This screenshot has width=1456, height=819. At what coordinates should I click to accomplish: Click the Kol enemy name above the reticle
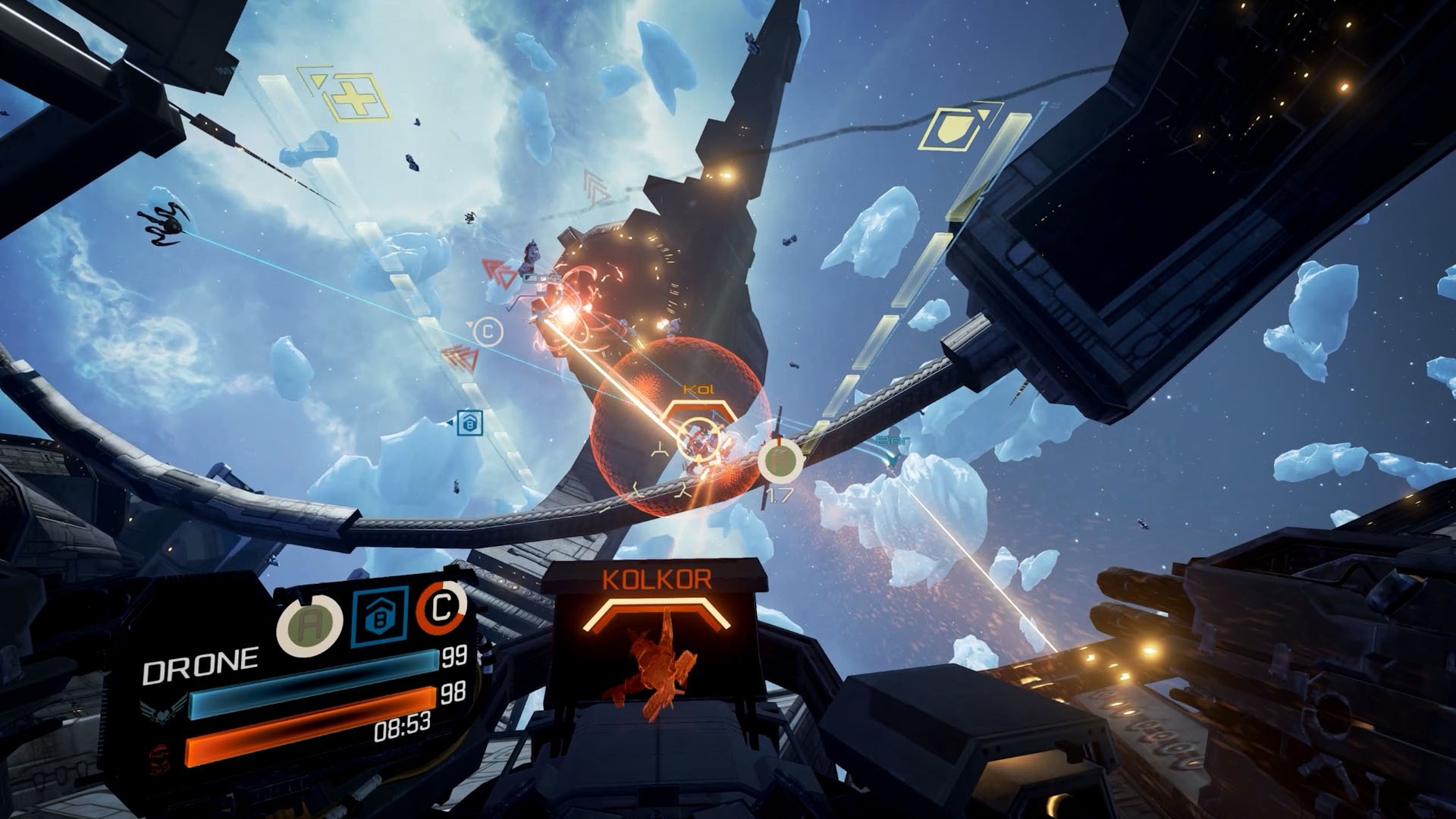tap(699, 388)
